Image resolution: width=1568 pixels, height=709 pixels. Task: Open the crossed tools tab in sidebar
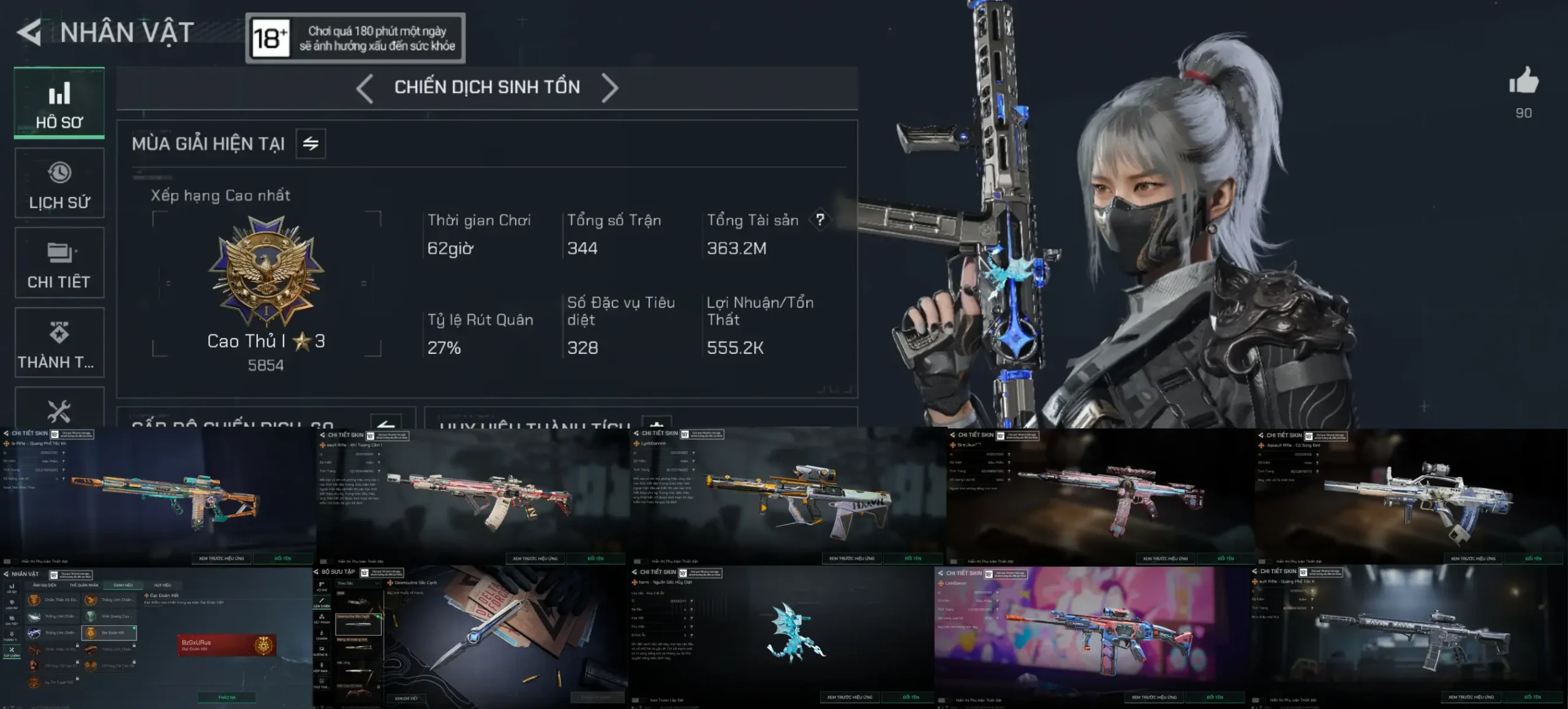tap(59, 410)
